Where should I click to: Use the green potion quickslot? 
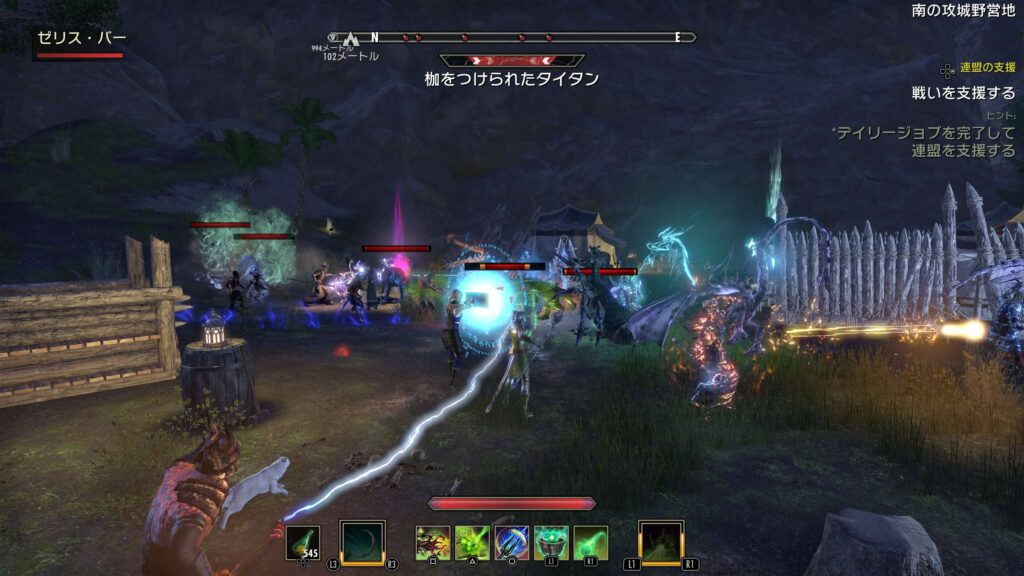(303, 543)
